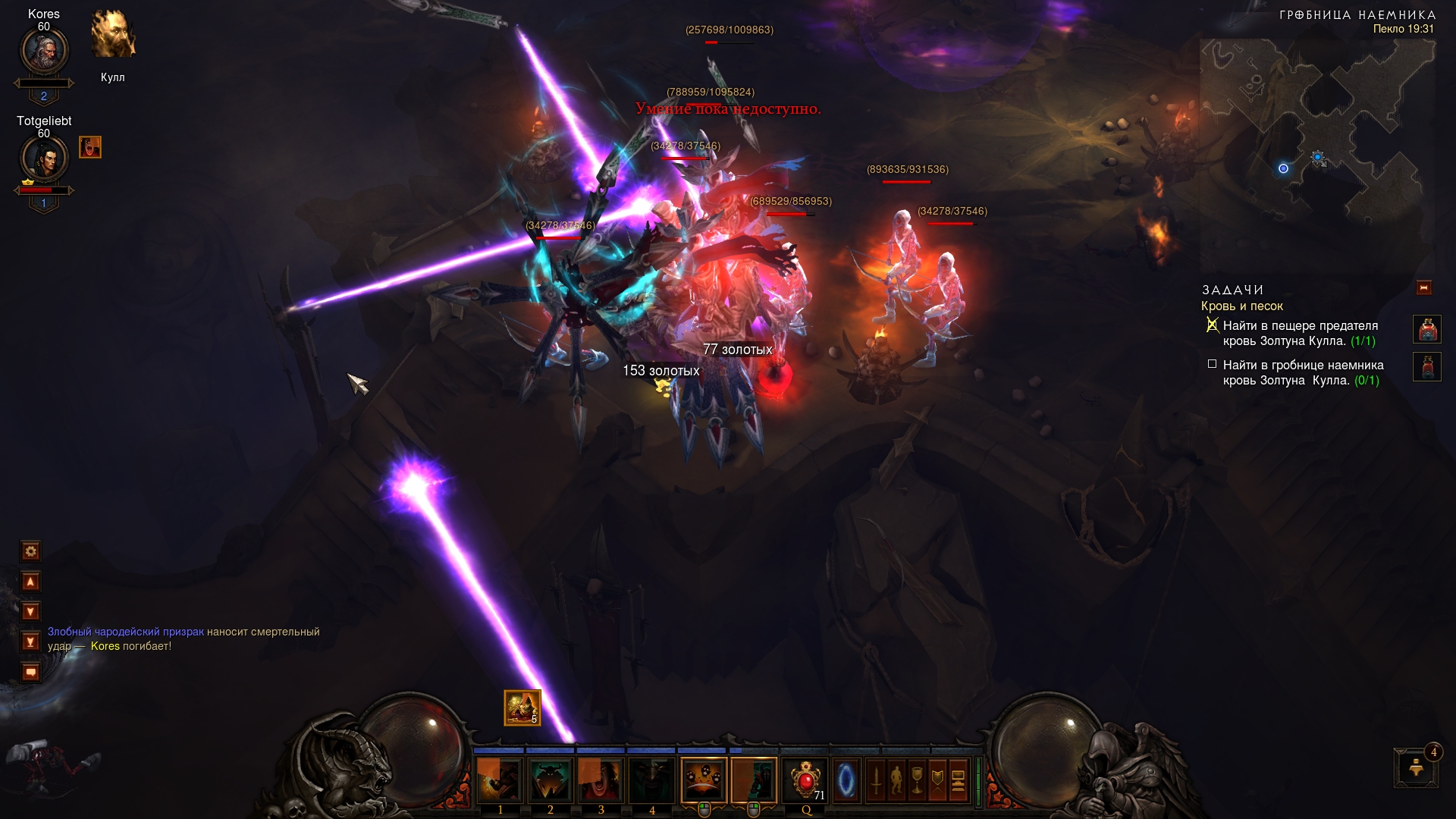Open the skills menu sword icon
Screen dimensions: 1456x819
tap(876, 780)
